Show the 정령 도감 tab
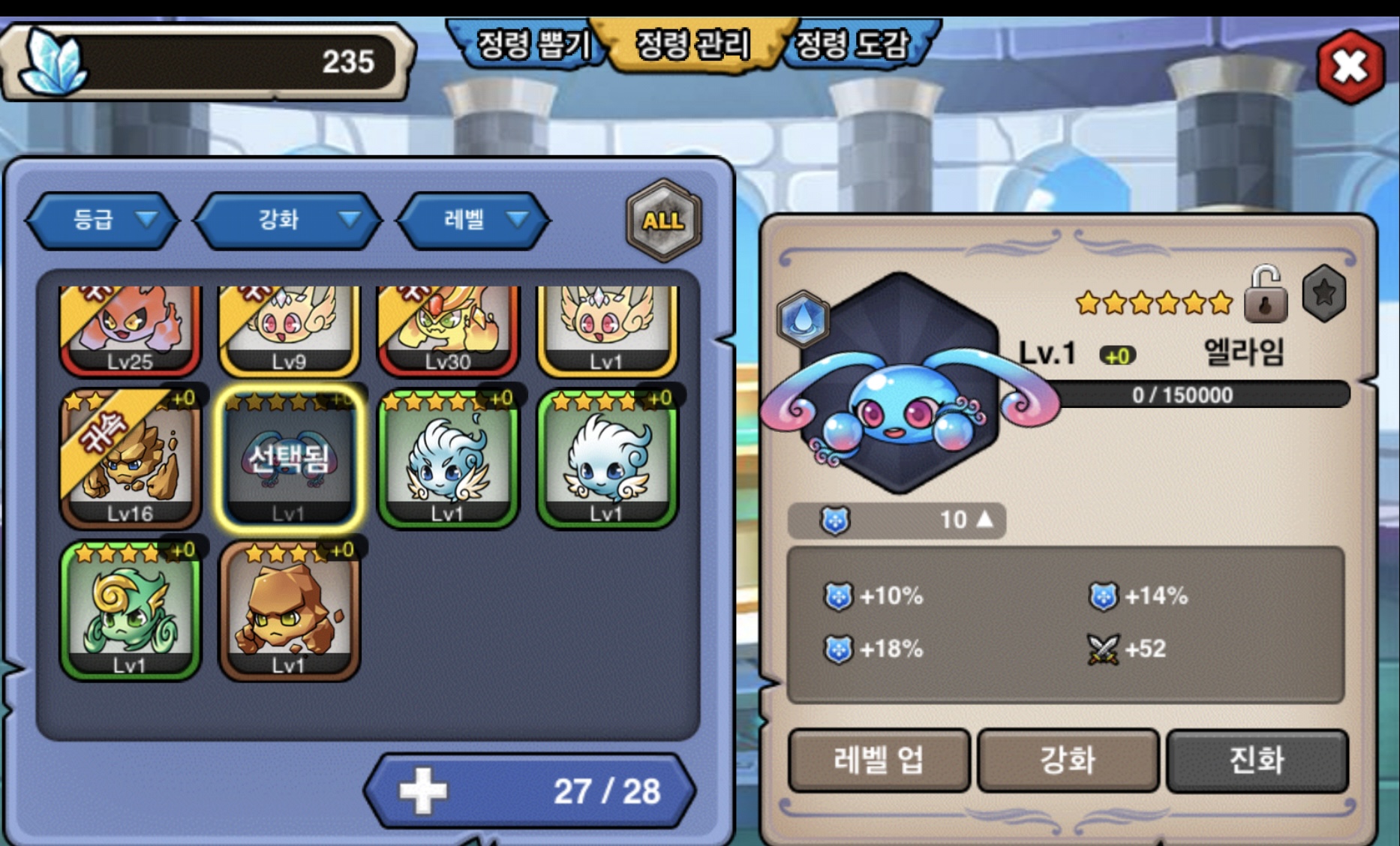The width and height of the screenshot is (1400, 846). pos(852,45)
